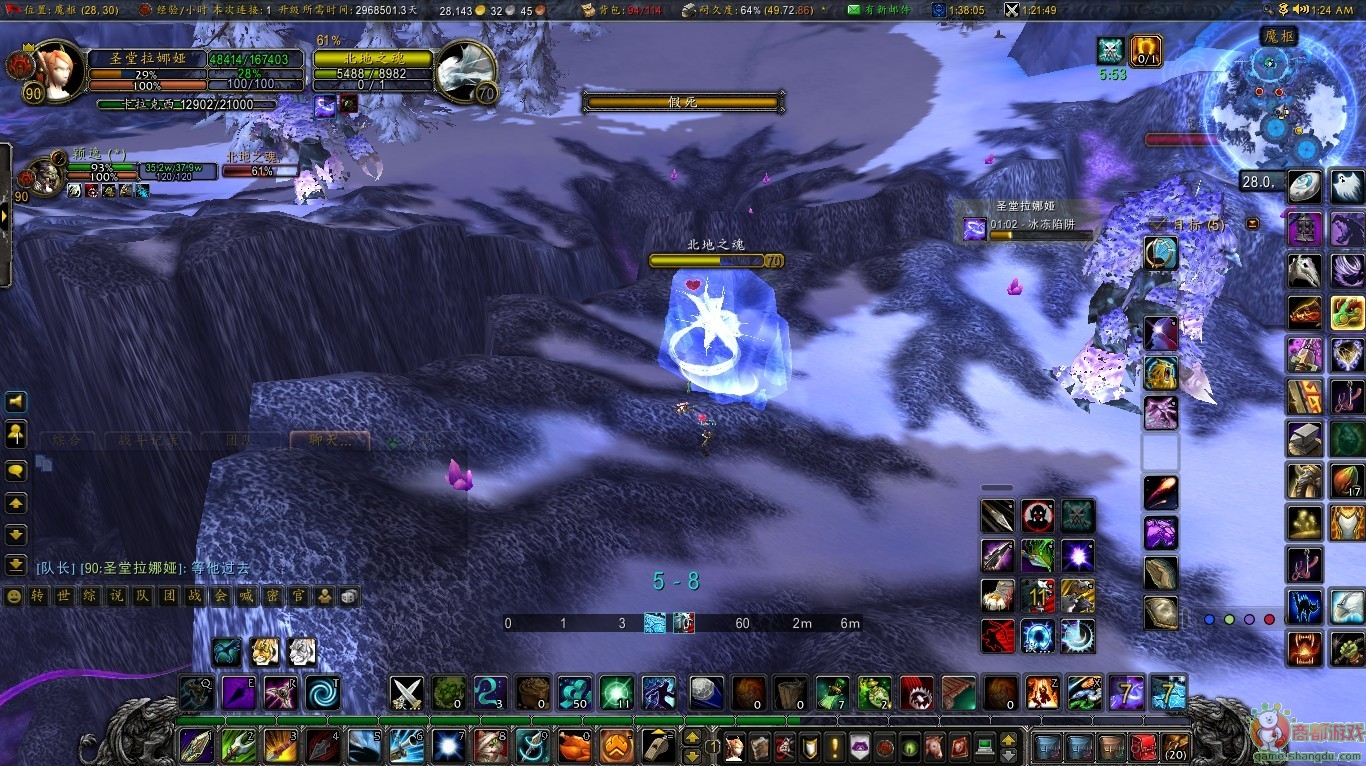Switch to the 聊天 chat tab
1366x766 pixels.
pyautogui.click(x=330, y=440)
